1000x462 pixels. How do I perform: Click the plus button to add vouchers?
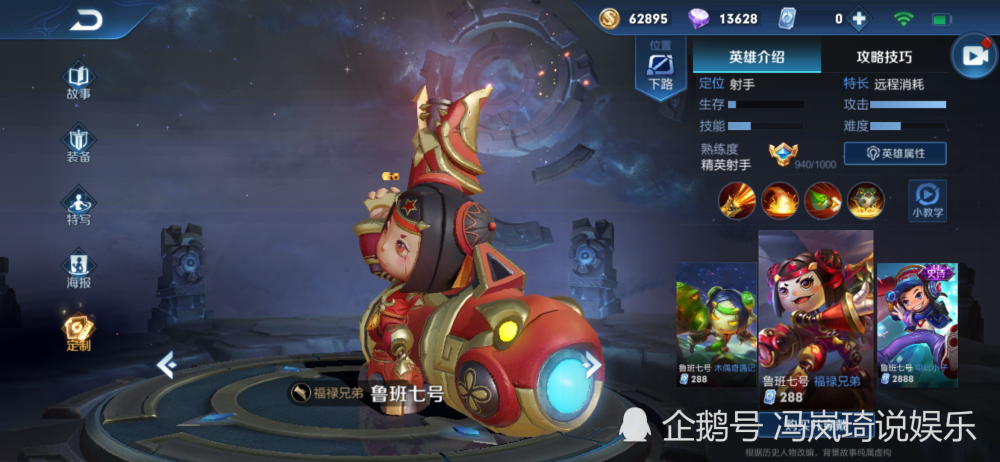click(x=858, y=19)
